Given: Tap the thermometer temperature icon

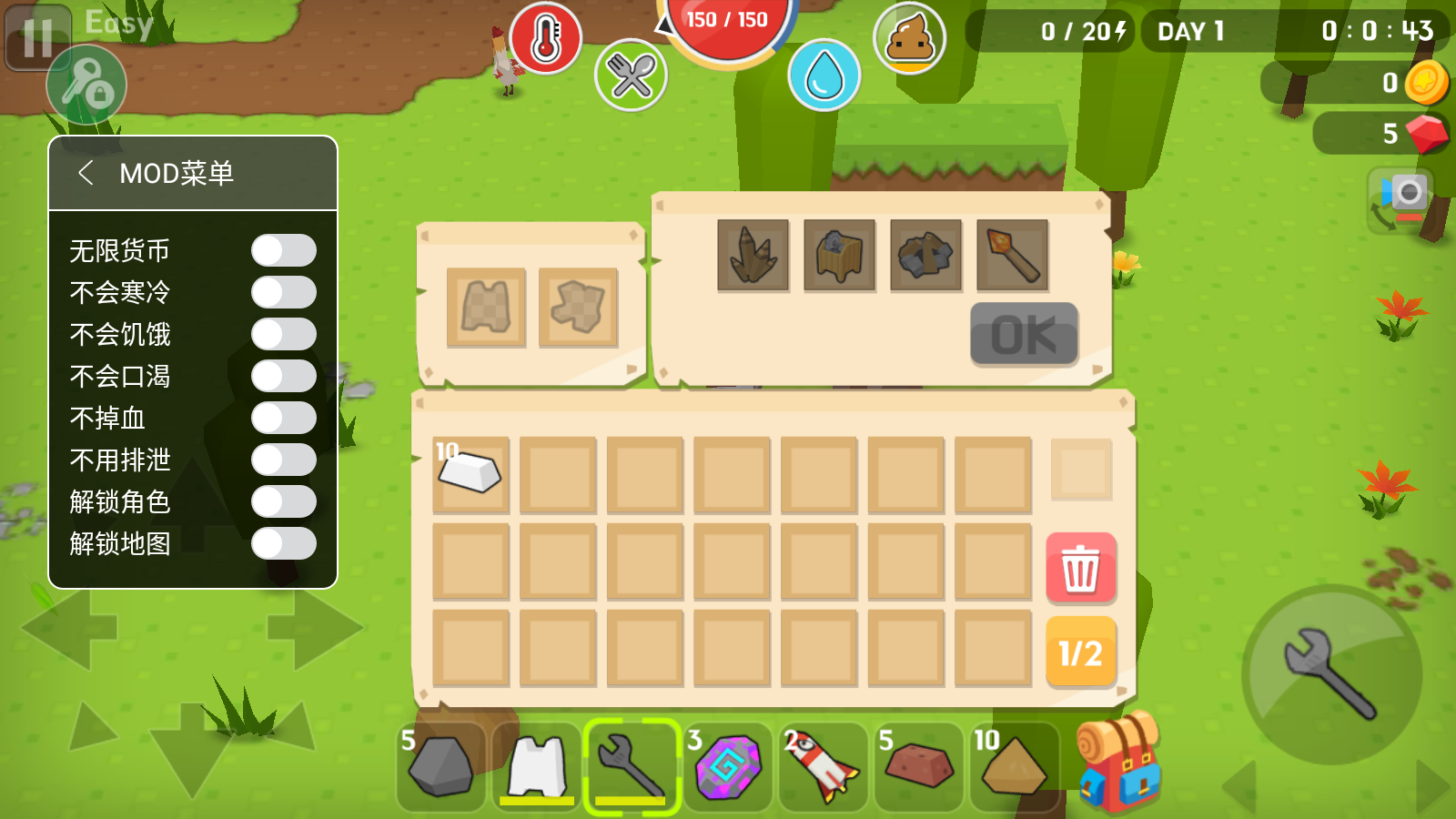Looking at the screenshot, I should pyautogui.click(x=543, y=42).
